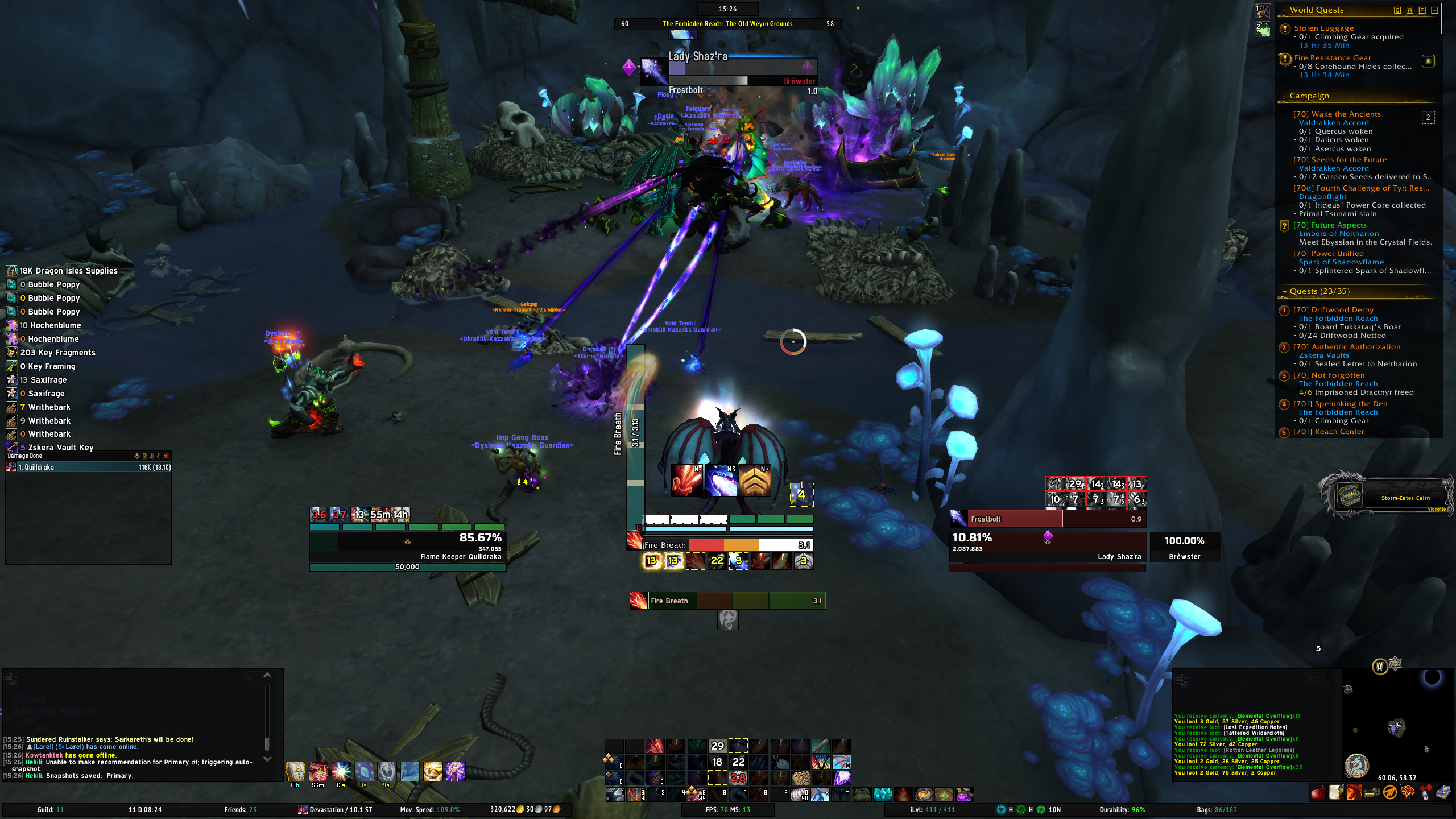1456x819 pixels.
Task: Open the damage meter gear settings
Action: (x=136, y=456)
